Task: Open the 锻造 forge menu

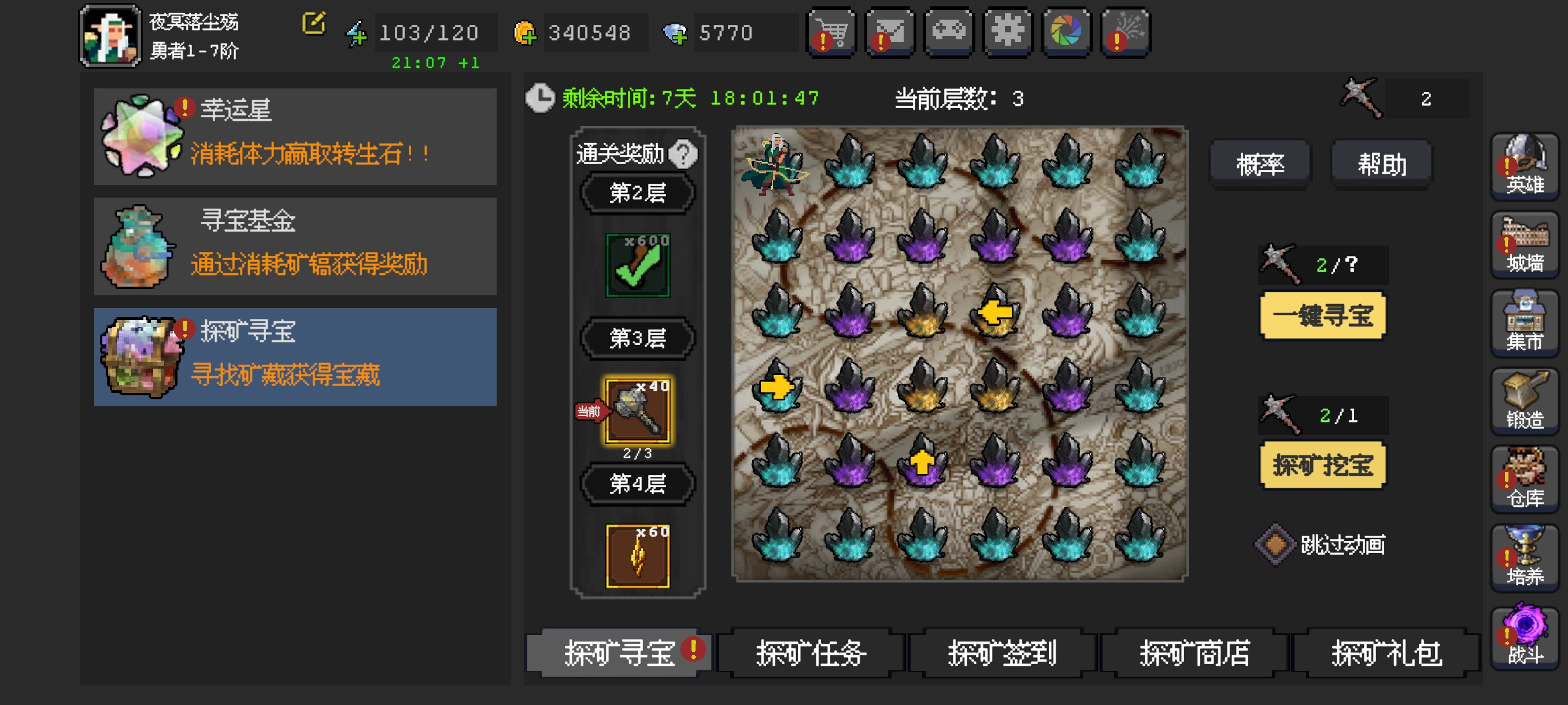Action: coord(1524,402)
